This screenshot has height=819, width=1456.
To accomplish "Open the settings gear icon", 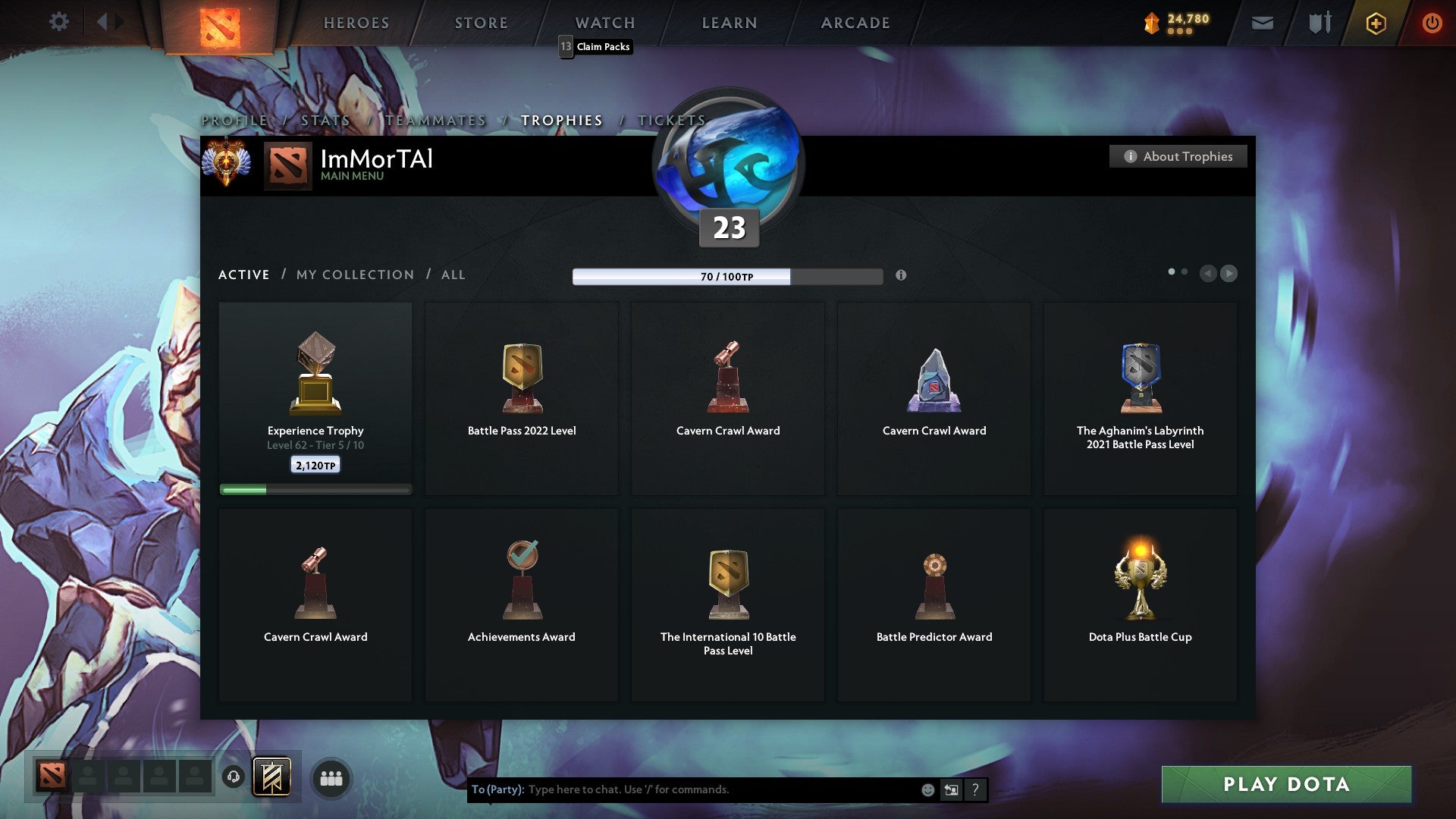I will (58, 22).
